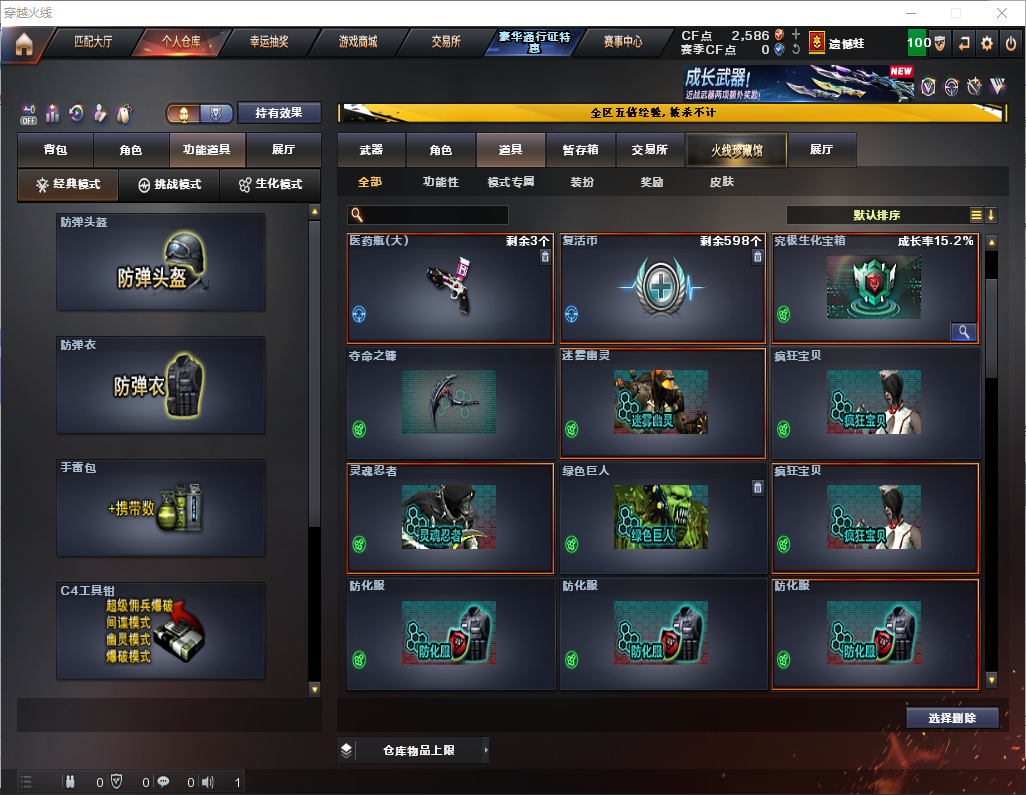Open the 默认排序 sort dropdown
1026x795 pixels.
tap(876, 215)
